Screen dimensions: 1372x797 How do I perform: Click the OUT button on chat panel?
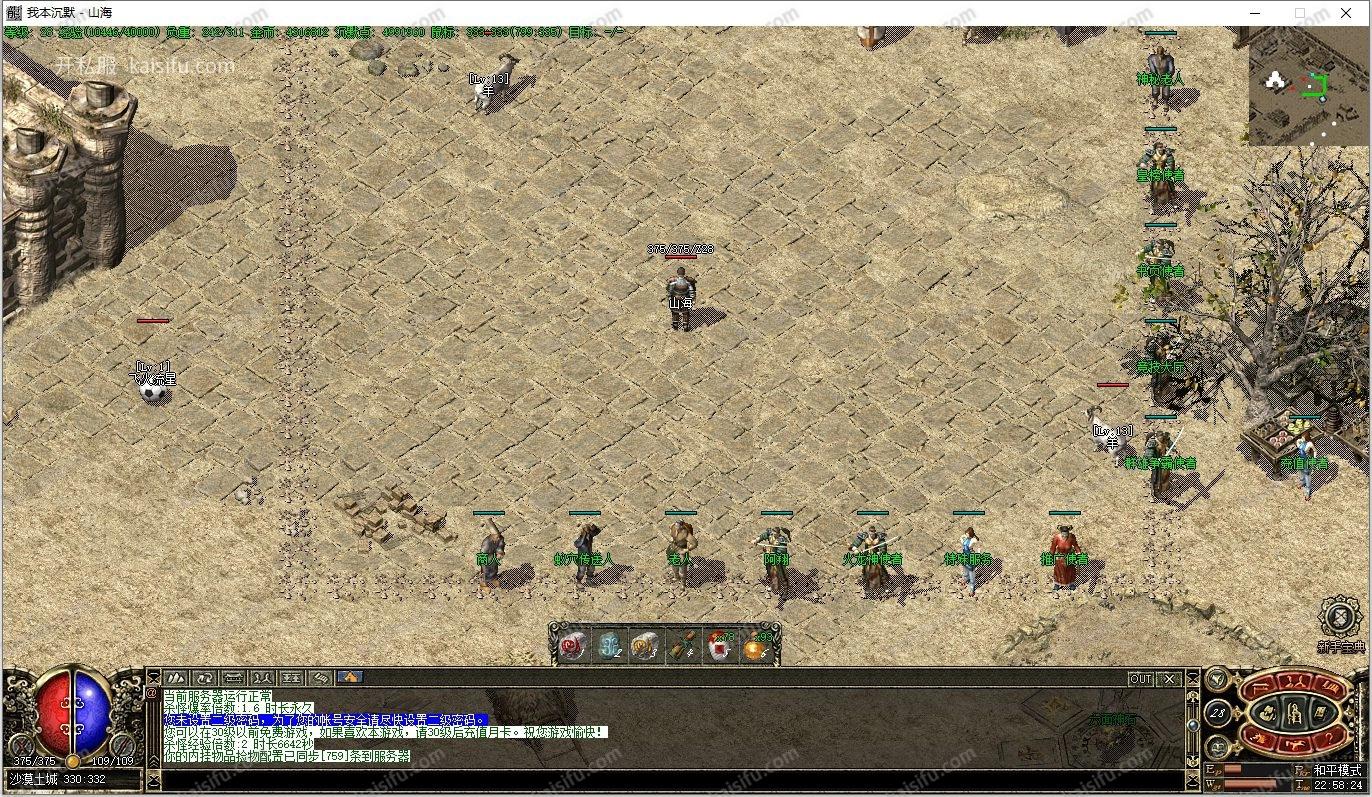pyautogui.click(x=1140, y=679)
